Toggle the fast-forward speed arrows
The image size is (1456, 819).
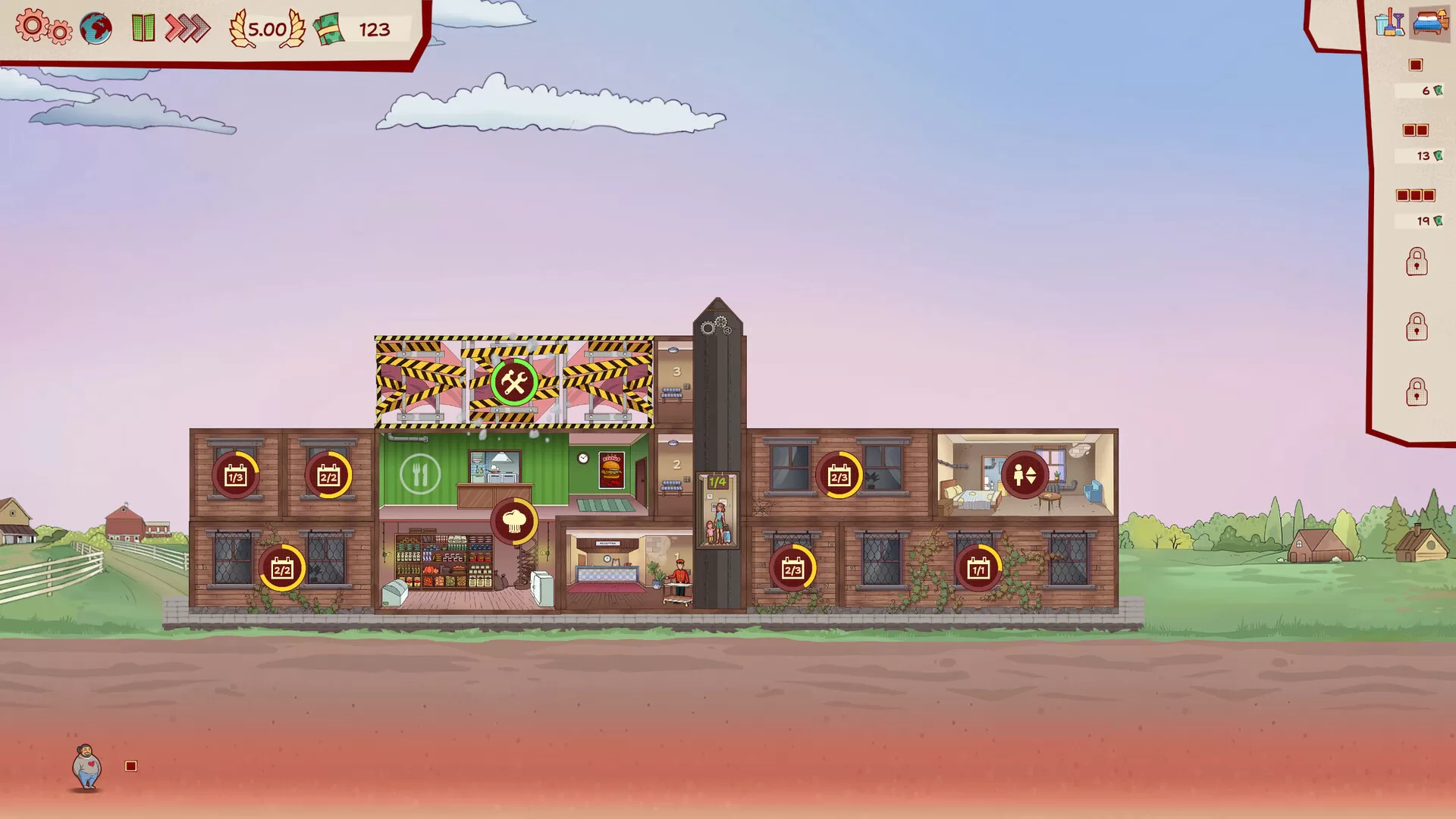187,29
